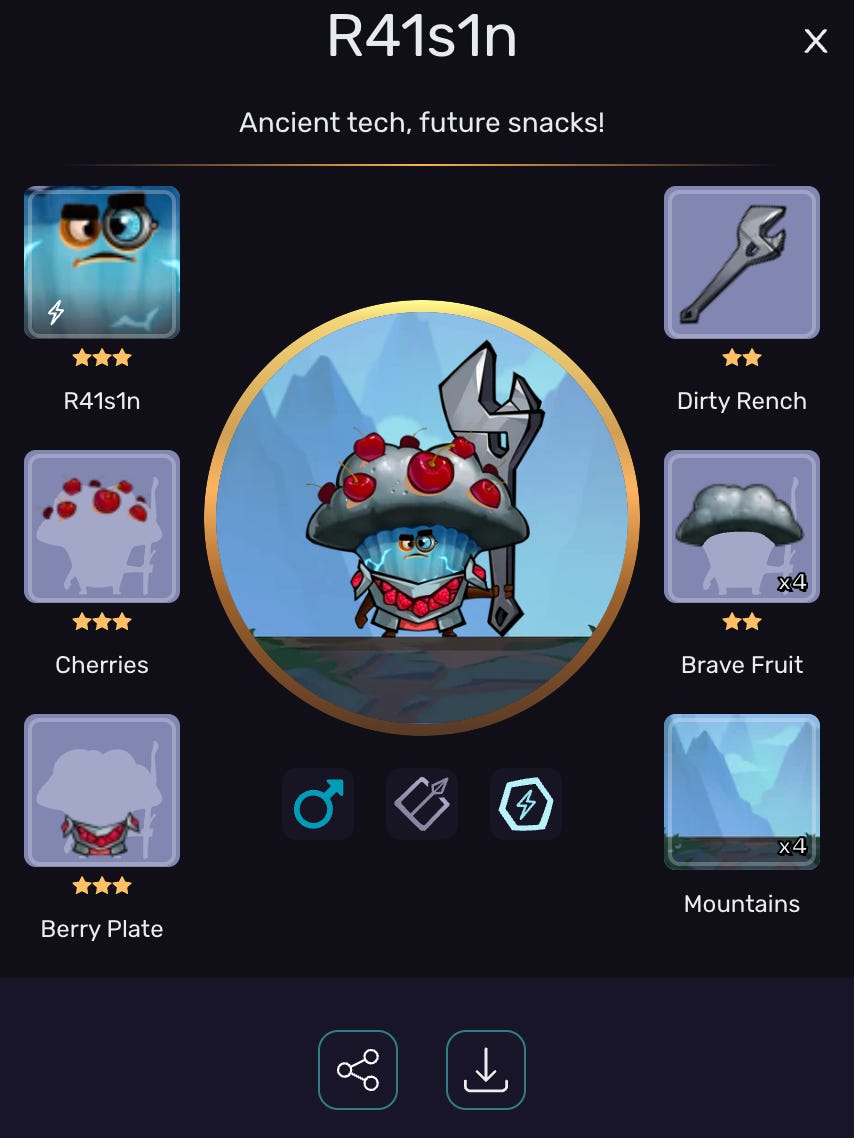Share this character with the share button

pos(358,1070)
